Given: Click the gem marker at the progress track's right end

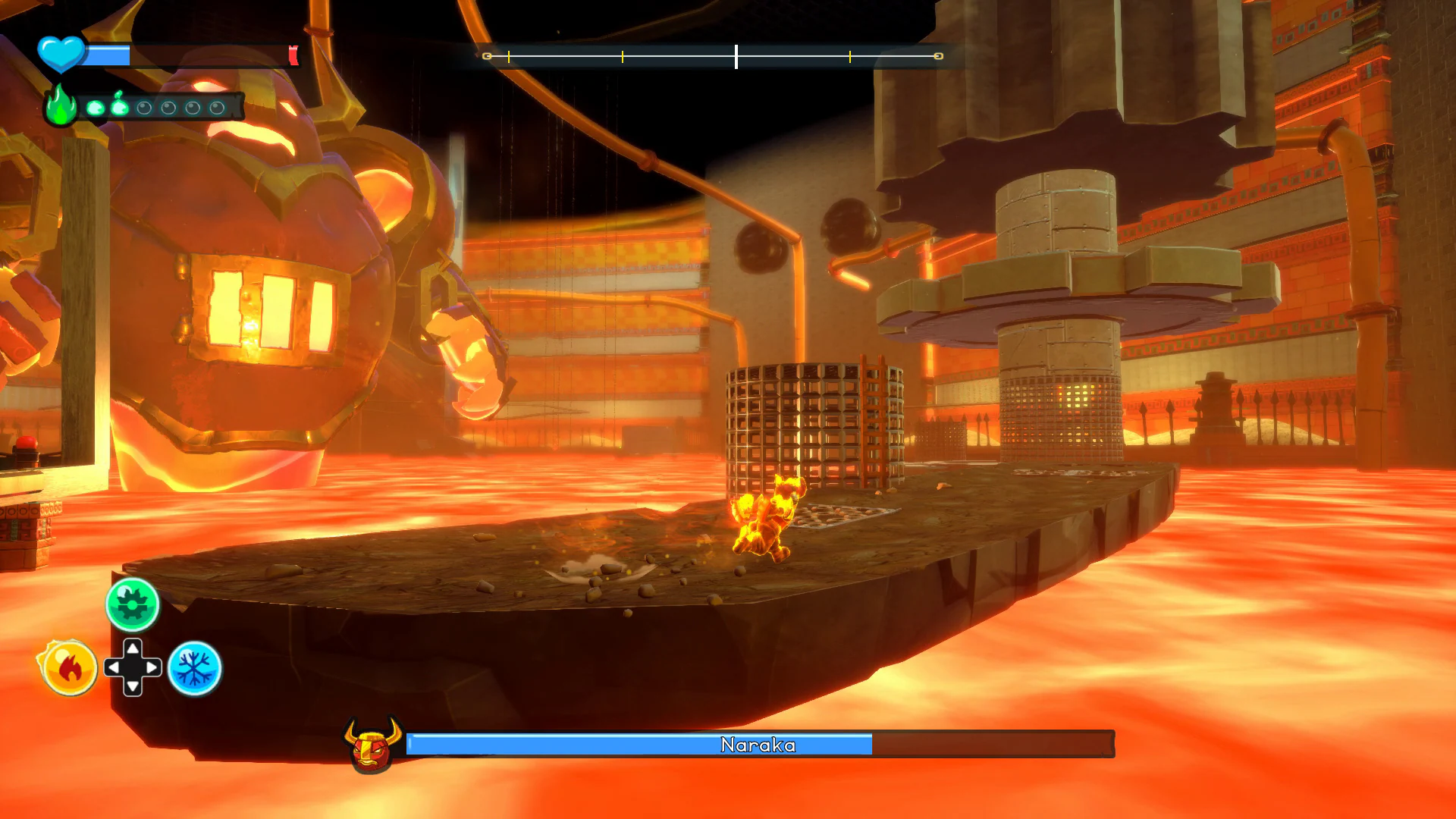Looking at the screenshot, I should point(938,55).
